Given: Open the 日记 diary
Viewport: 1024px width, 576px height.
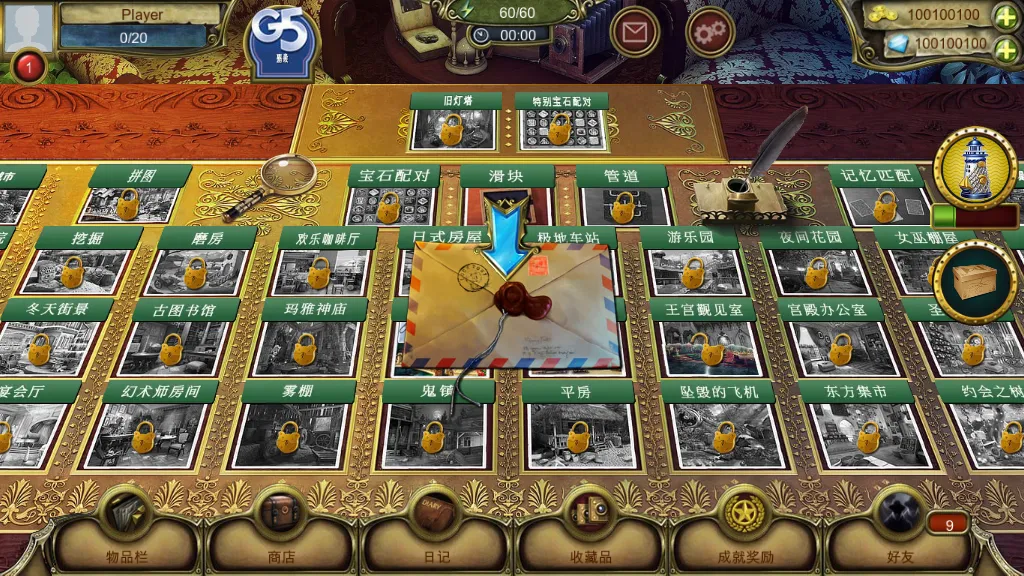Looking at the screenshot, I should coord(436,531).
